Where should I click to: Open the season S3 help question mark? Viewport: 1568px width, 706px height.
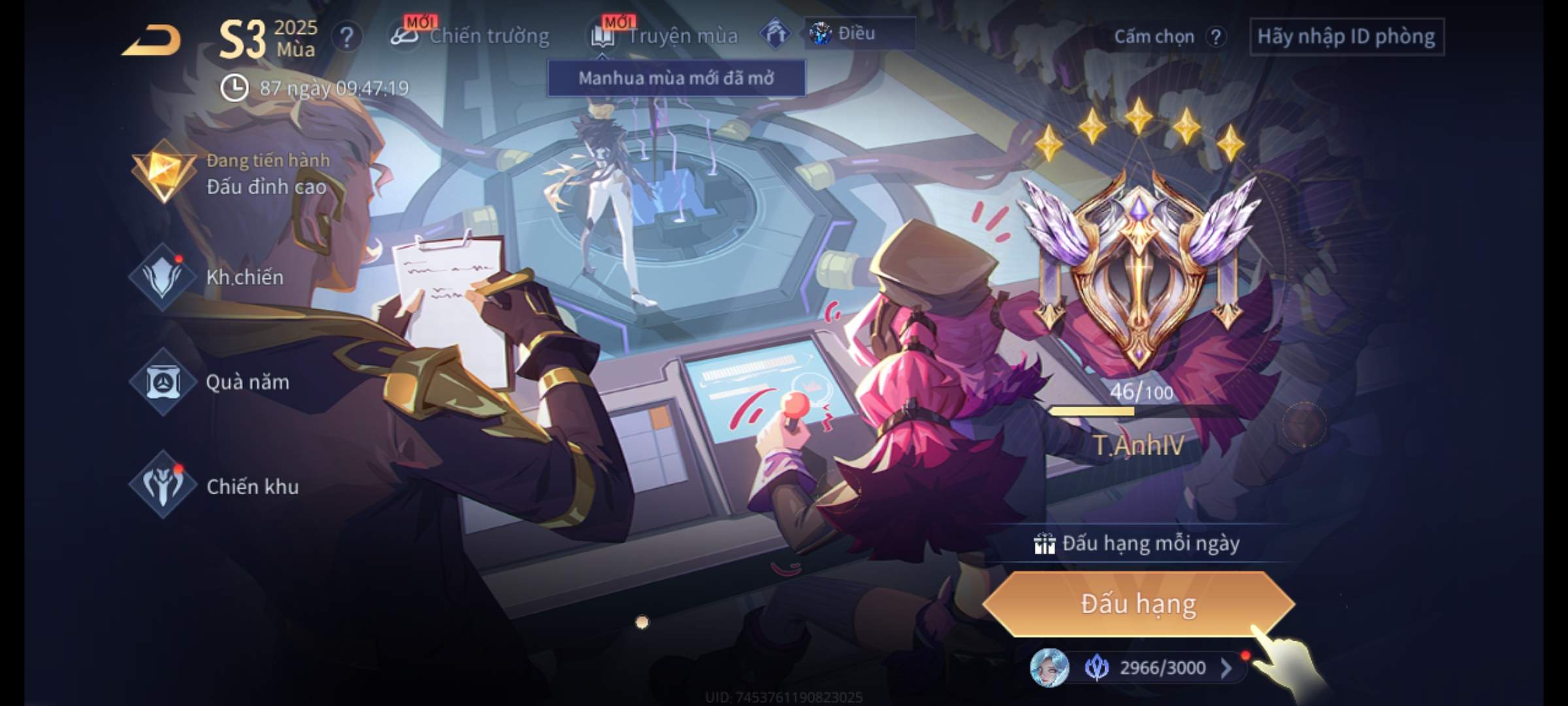(346, 37)
